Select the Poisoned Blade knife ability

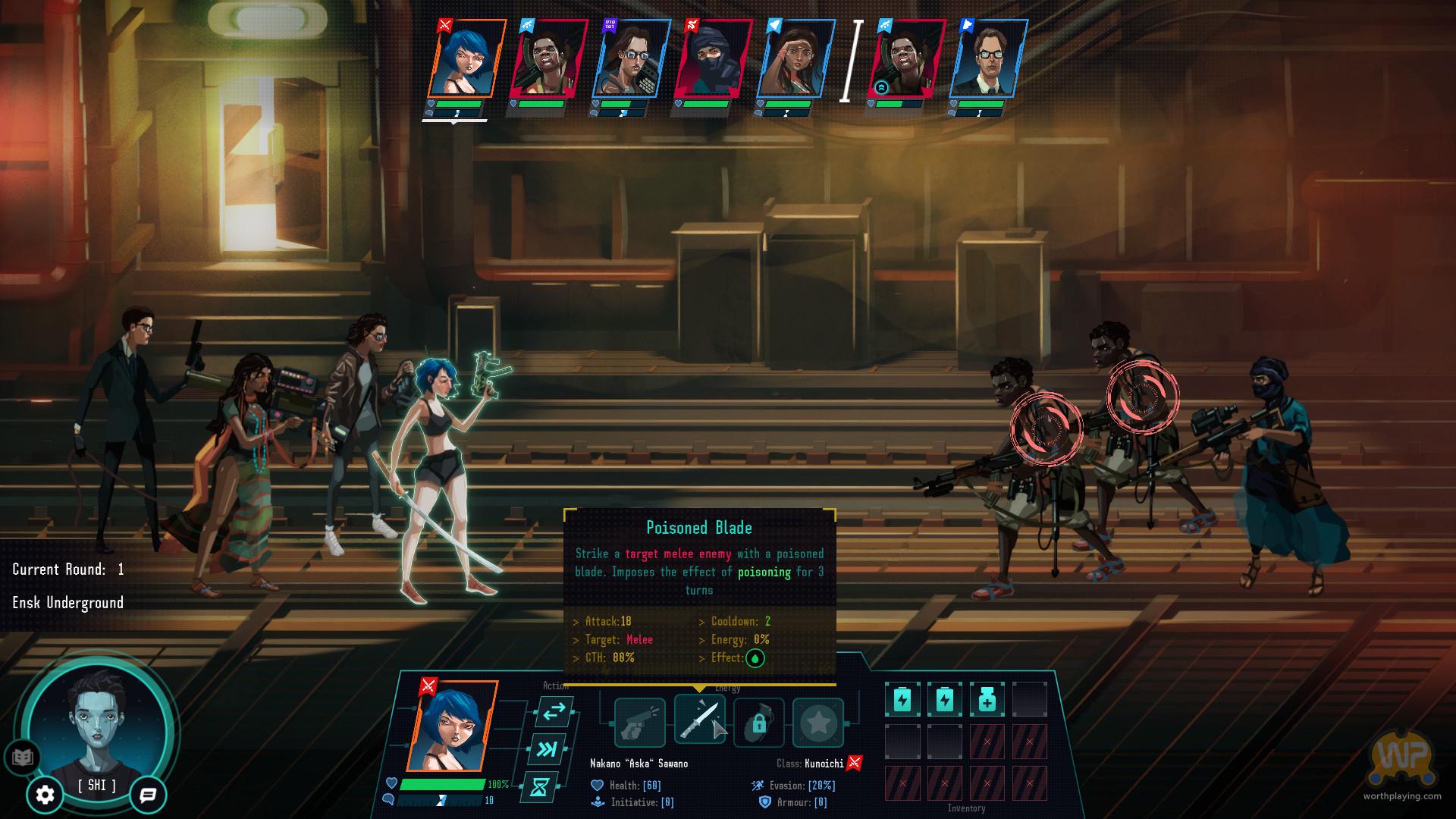pos(699,720)
